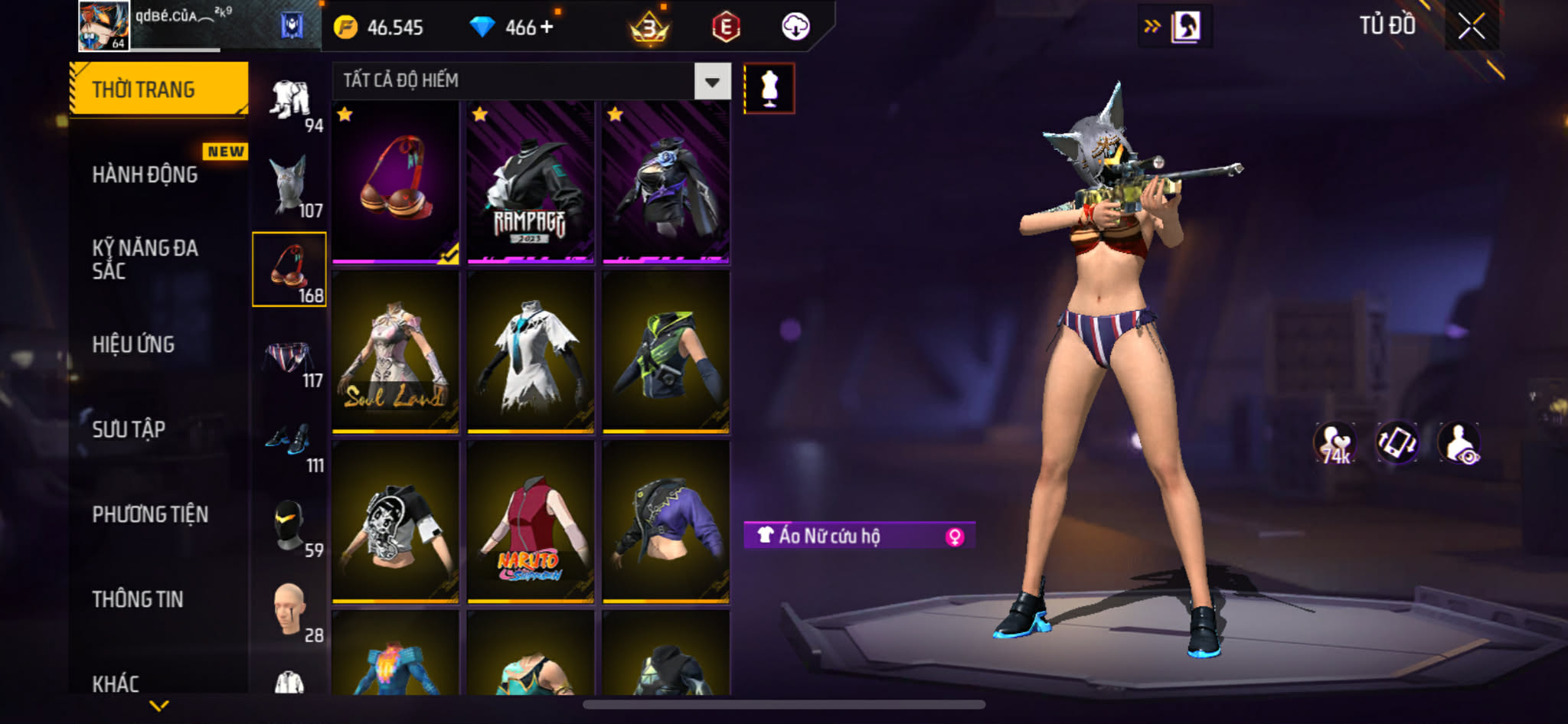Open the rarity filter dropdown

click(x=712, y=81)
